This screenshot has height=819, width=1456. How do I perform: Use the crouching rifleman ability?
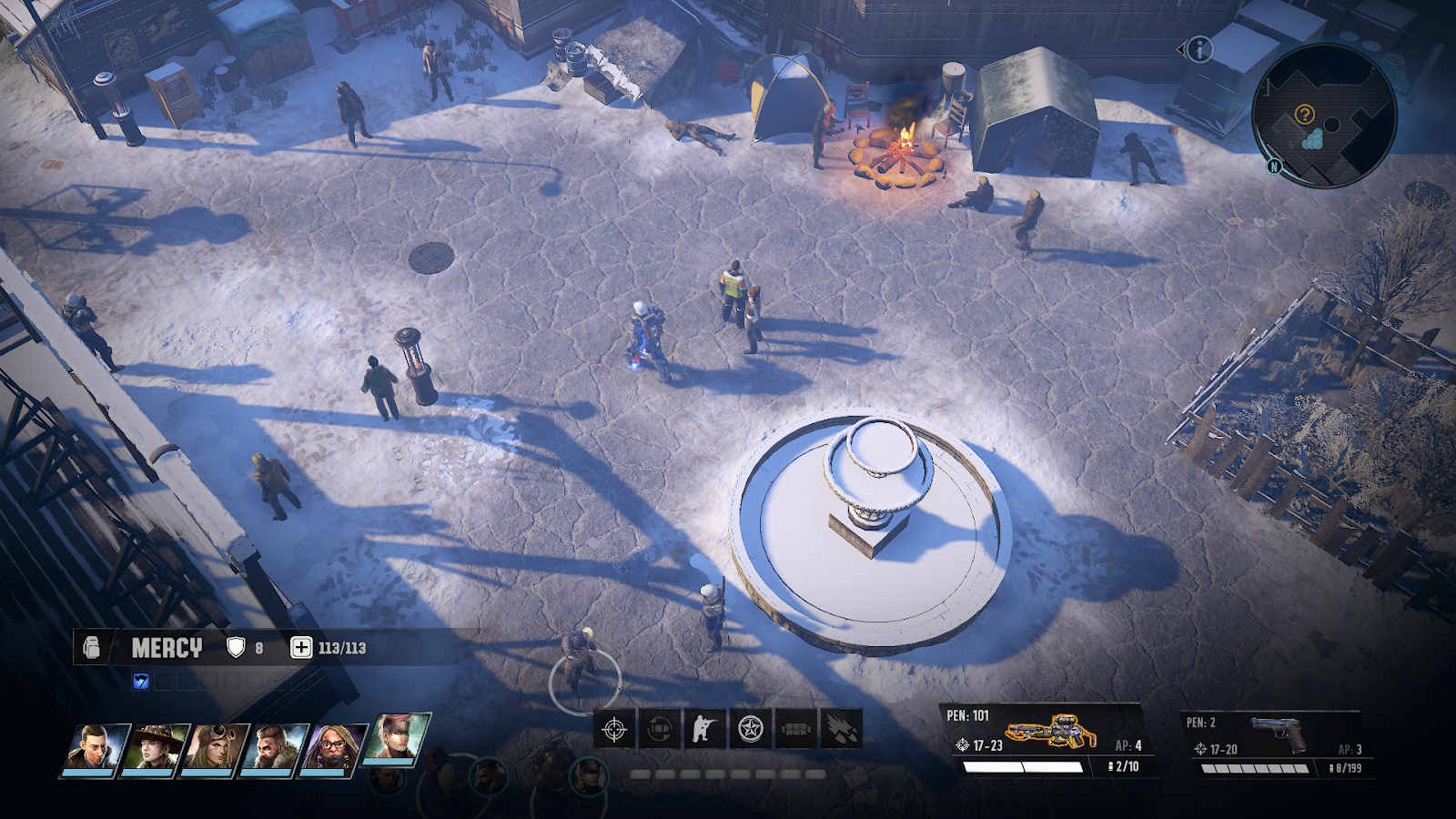[704, 729]
